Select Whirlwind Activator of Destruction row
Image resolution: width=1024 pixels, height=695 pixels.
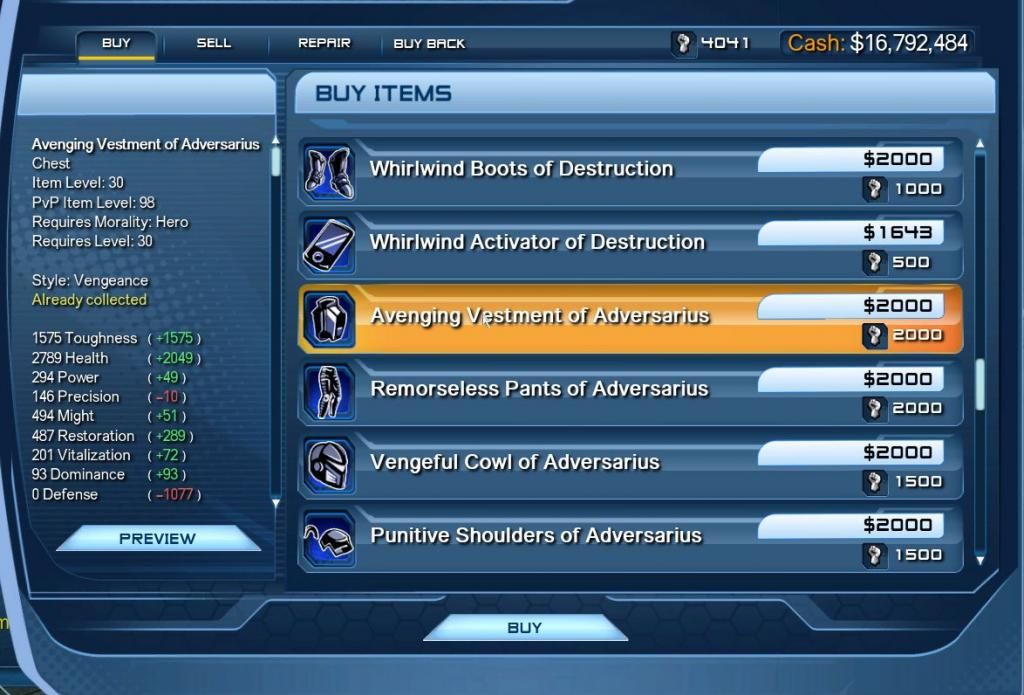pyautogui.click(x=537, y=242)
